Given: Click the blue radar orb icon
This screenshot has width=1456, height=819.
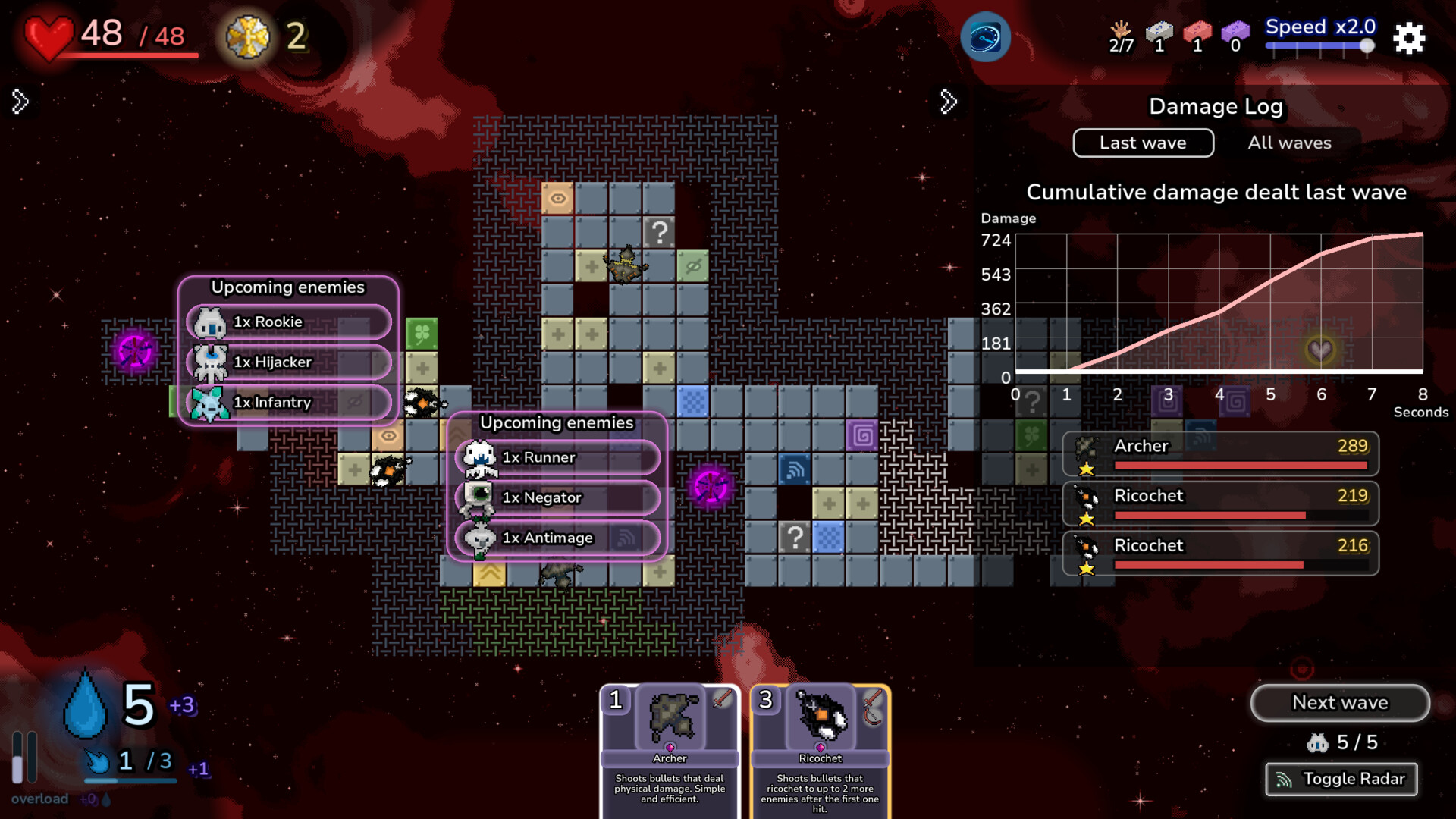Looking at the screenshot, I should [x=985, y=37].
